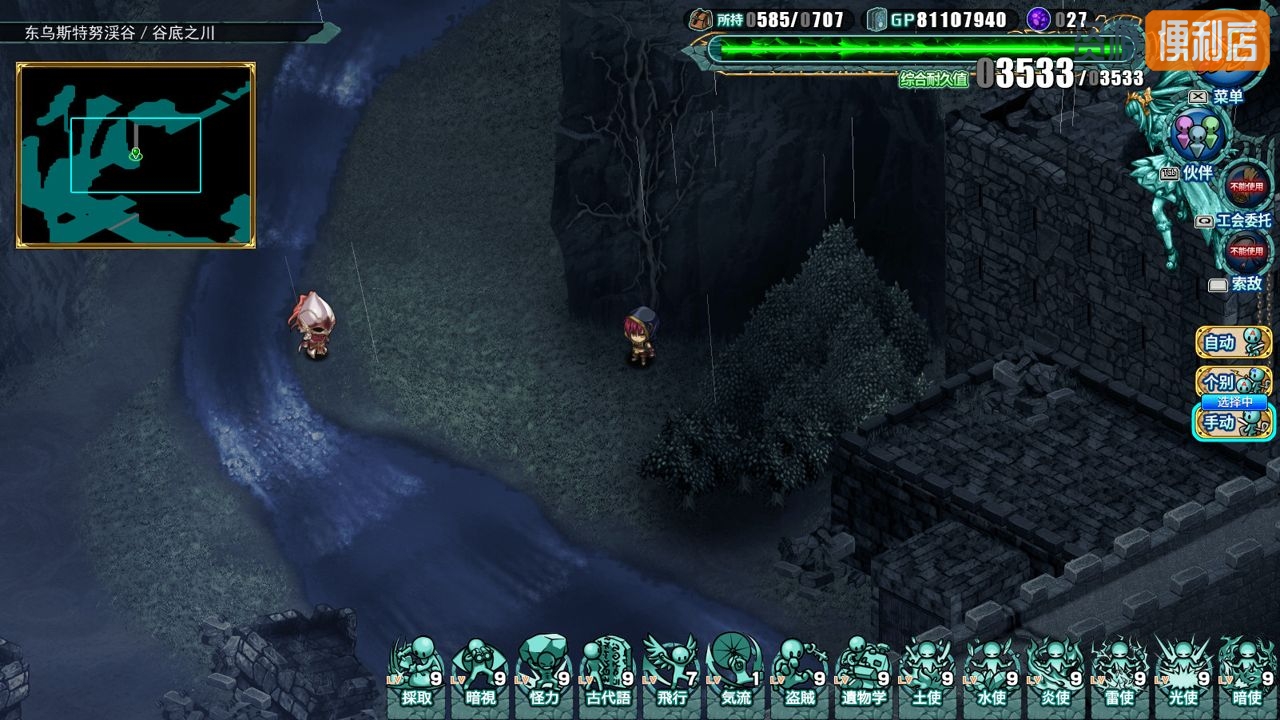Open the 伙伴 companions menu
The height and width of the screenshot is (720, 1280).
(x=1196, y=137)
